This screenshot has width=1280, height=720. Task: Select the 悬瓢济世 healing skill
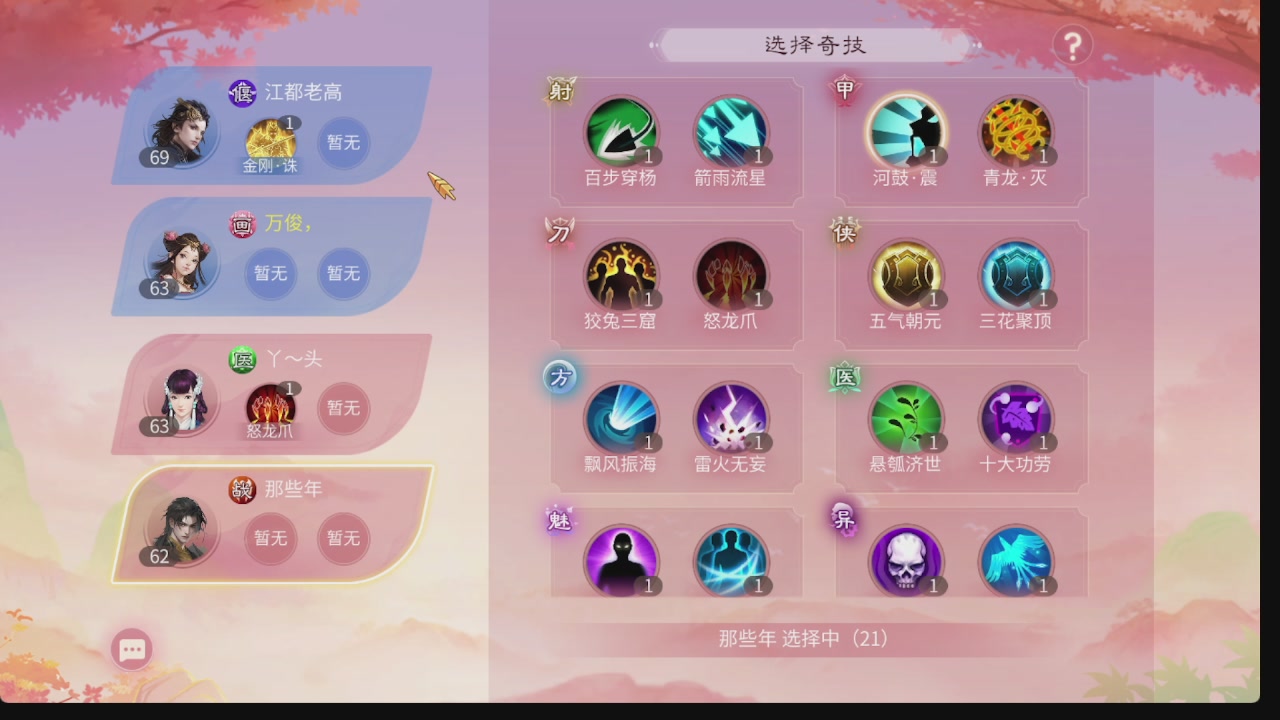[x=906, y=418]
